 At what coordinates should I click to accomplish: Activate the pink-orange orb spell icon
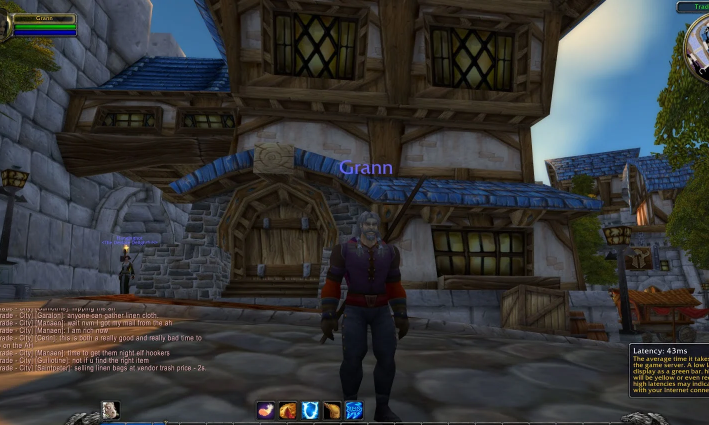pyautogui.click(x=266, y=410)
